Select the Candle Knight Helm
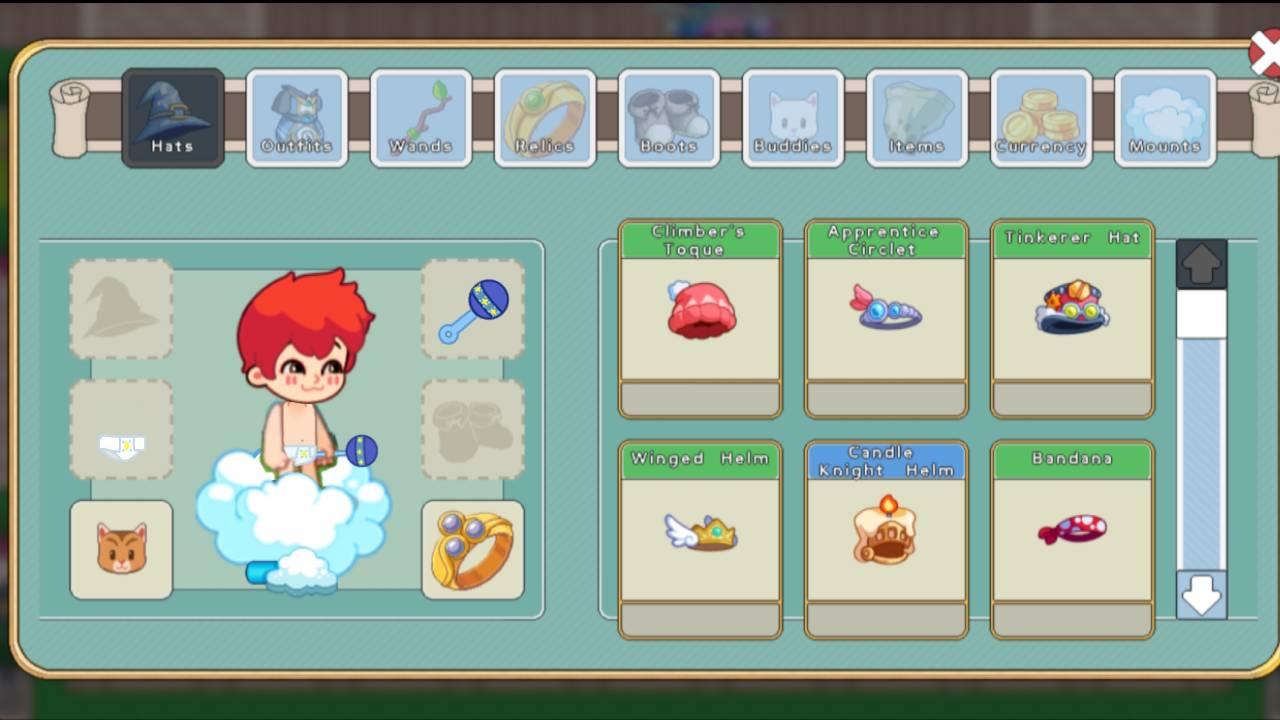The height and width of the screenshot is (720, 1280). pos(885,535)
